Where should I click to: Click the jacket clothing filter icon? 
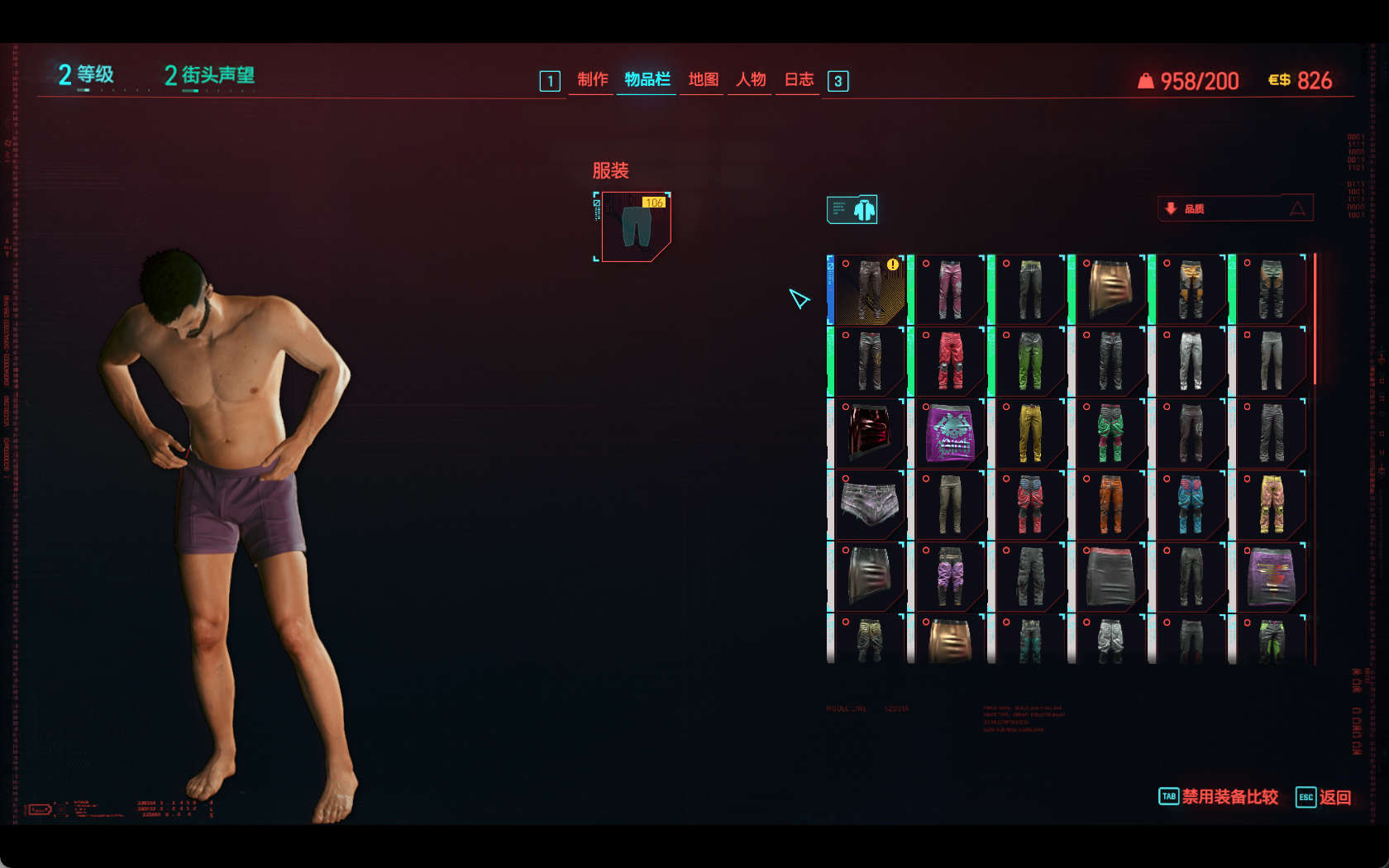click(852, 210)
